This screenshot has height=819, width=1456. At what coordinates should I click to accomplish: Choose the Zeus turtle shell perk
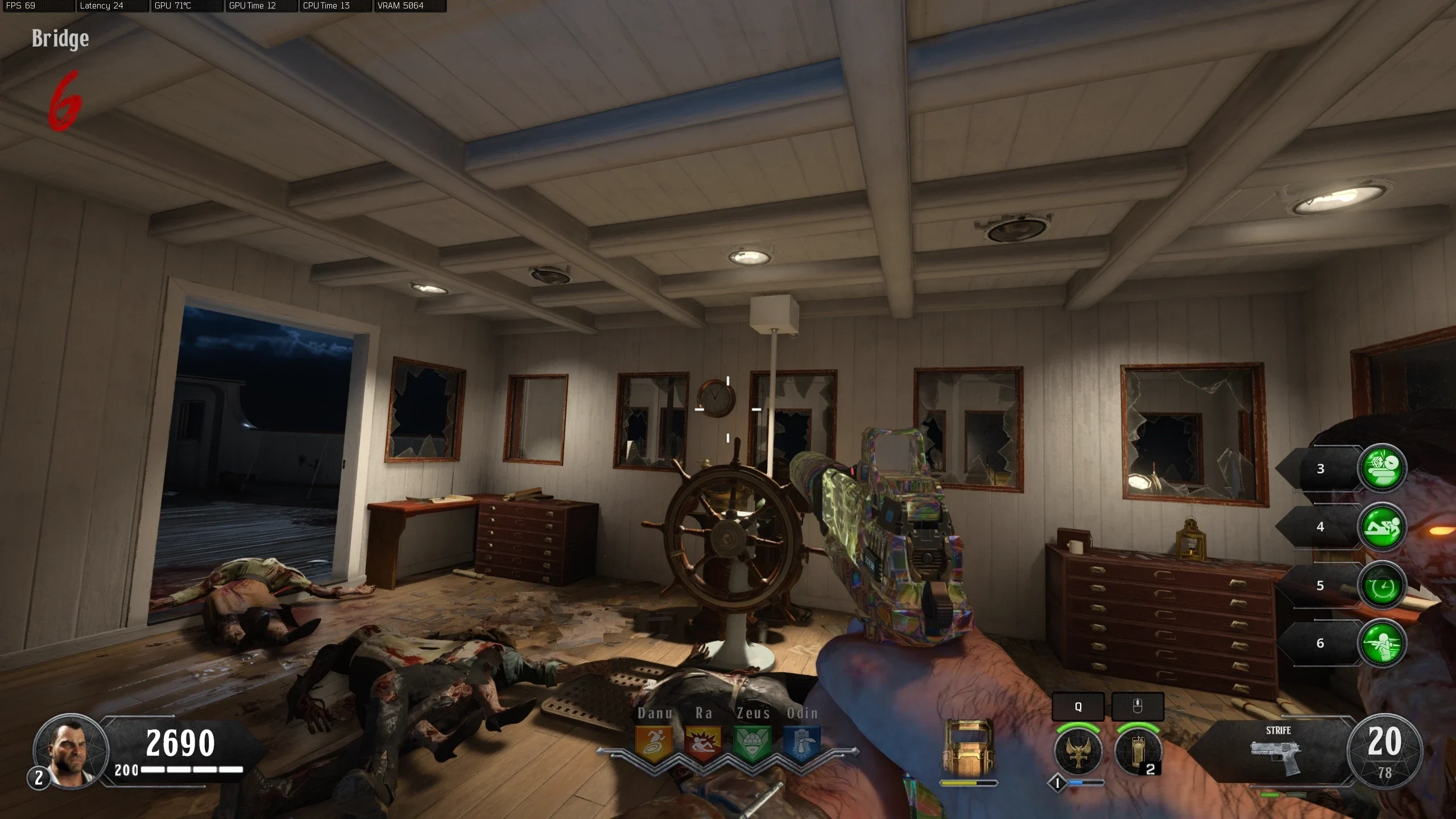pyautogui.click(x=752, y=743)
